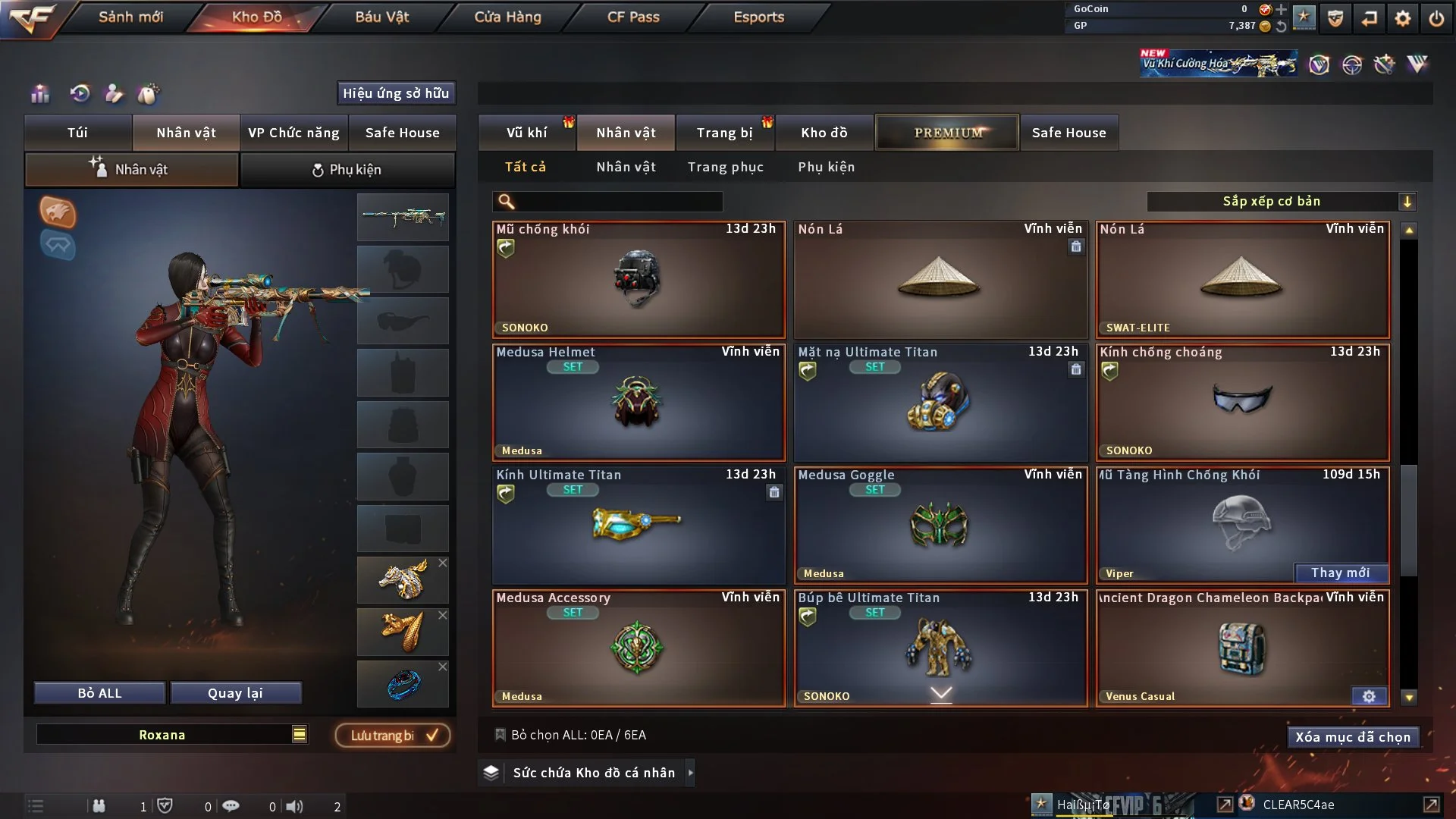Open the VIP emblem icon in top-right corner
The image size is (1456, 819).
click(1320, 64)
